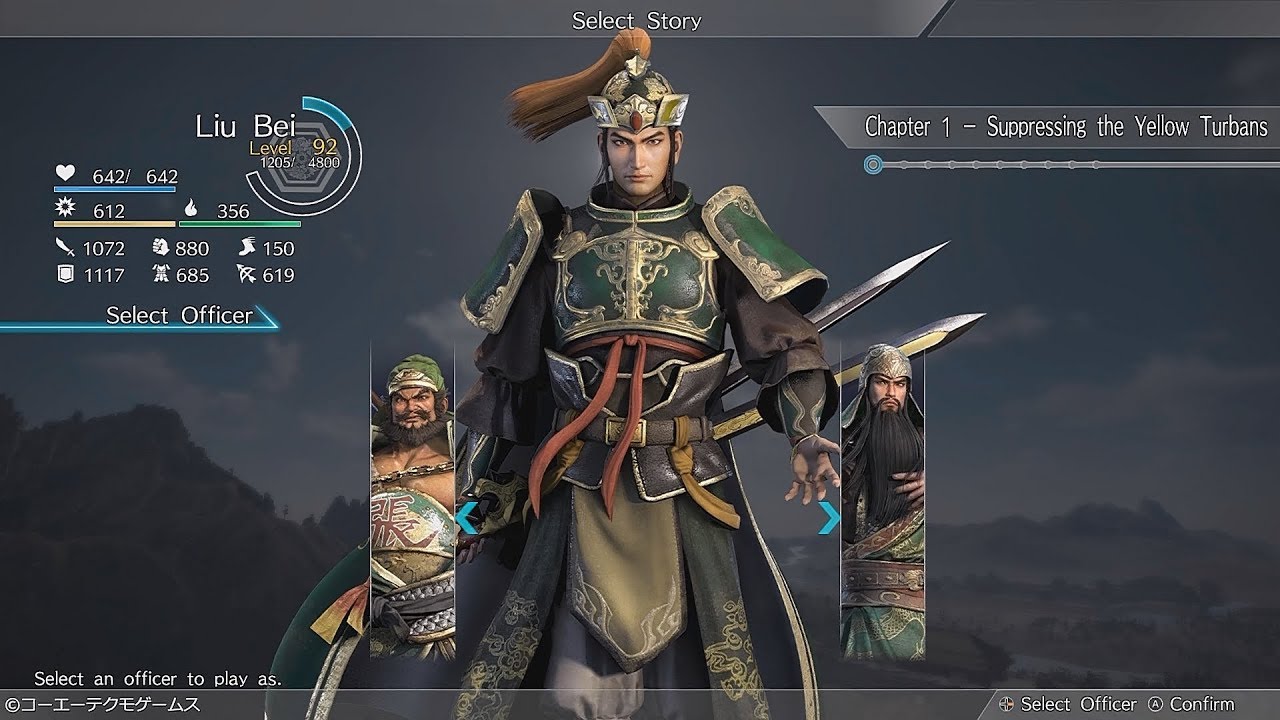Open Chapter 1 Suppressing the Yellow Turbans
This screenshot has width=1280, height=720.
pos(1065,127)
